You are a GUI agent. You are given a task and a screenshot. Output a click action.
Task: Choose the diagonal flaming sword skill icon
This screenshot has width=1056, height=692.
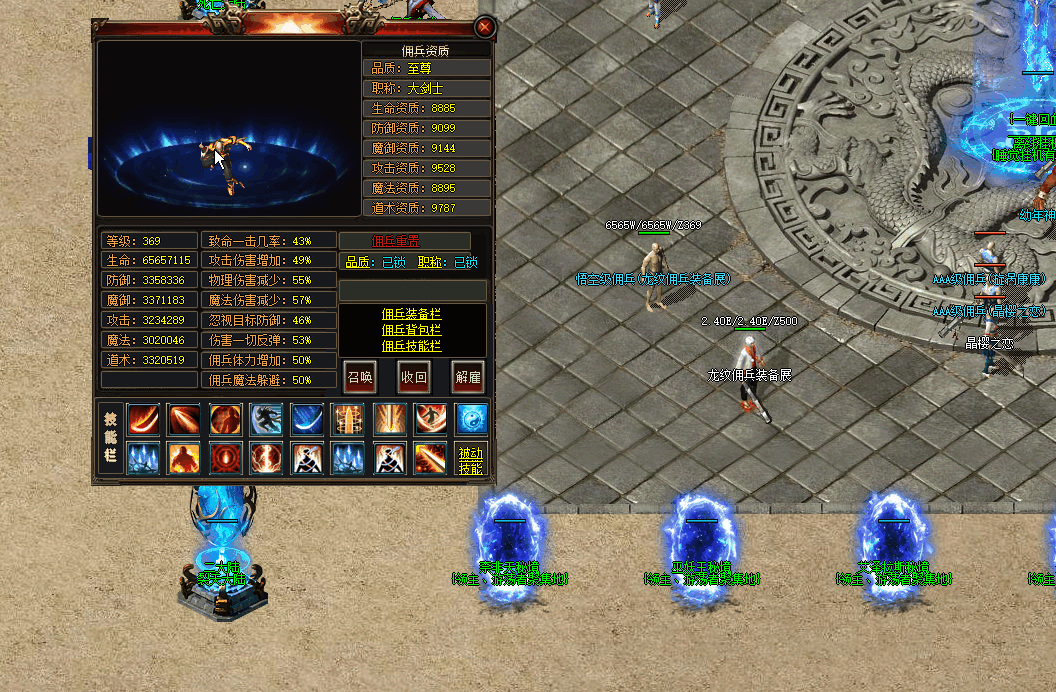430,459
